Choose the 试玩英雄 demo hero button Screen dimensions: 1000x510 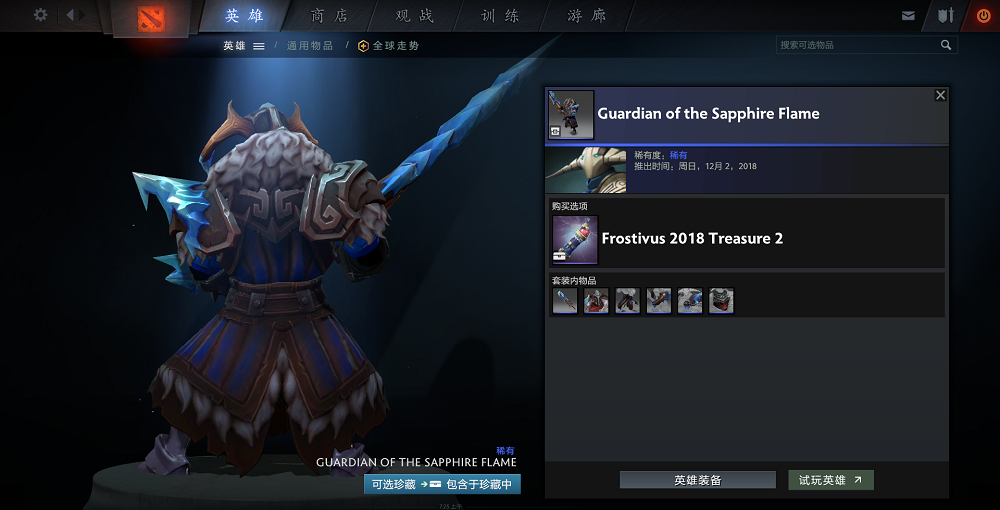pos(830,480)
